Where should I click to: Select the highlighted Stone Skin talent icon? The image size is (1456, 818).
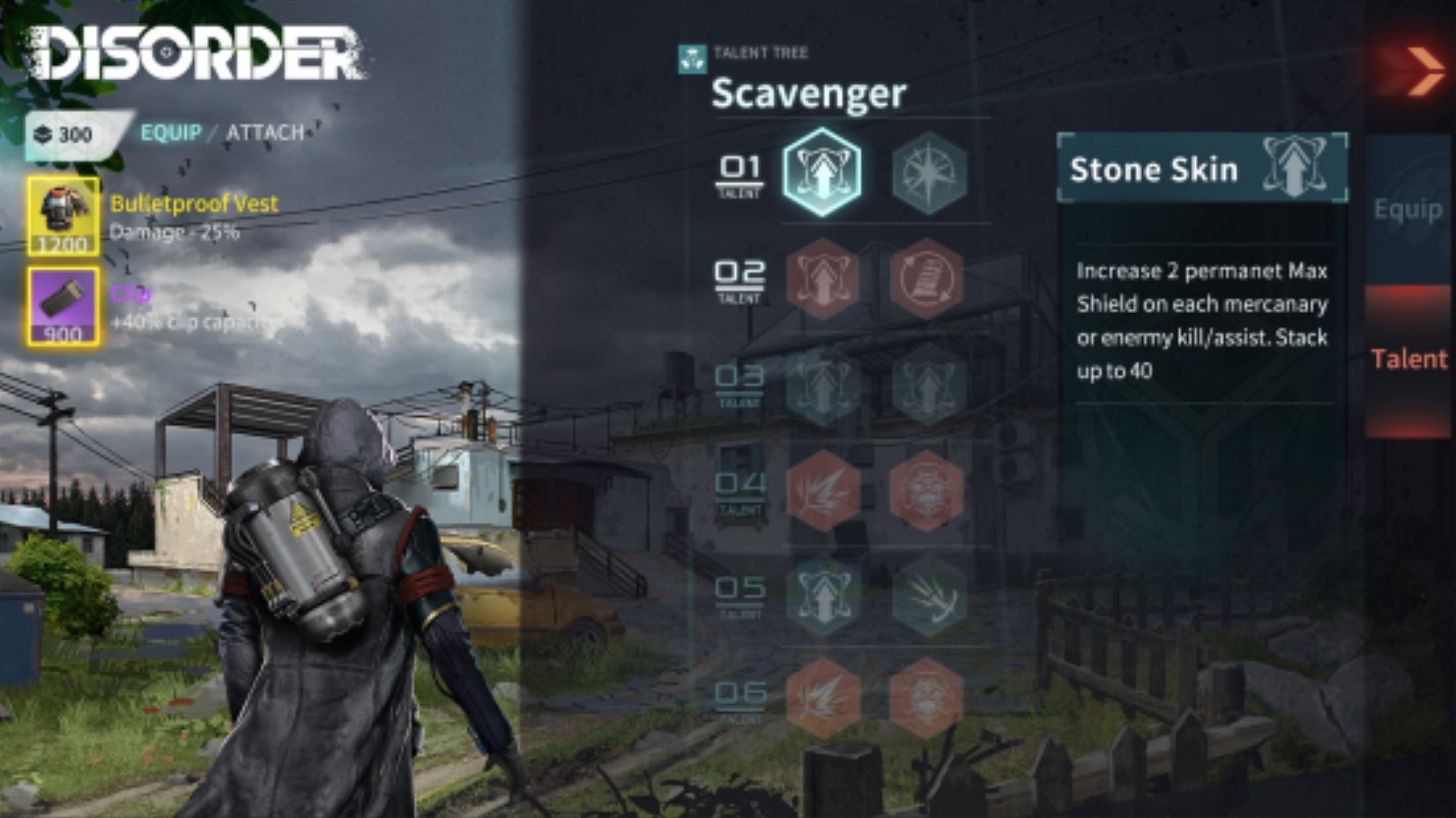click(x=821, y=173)
